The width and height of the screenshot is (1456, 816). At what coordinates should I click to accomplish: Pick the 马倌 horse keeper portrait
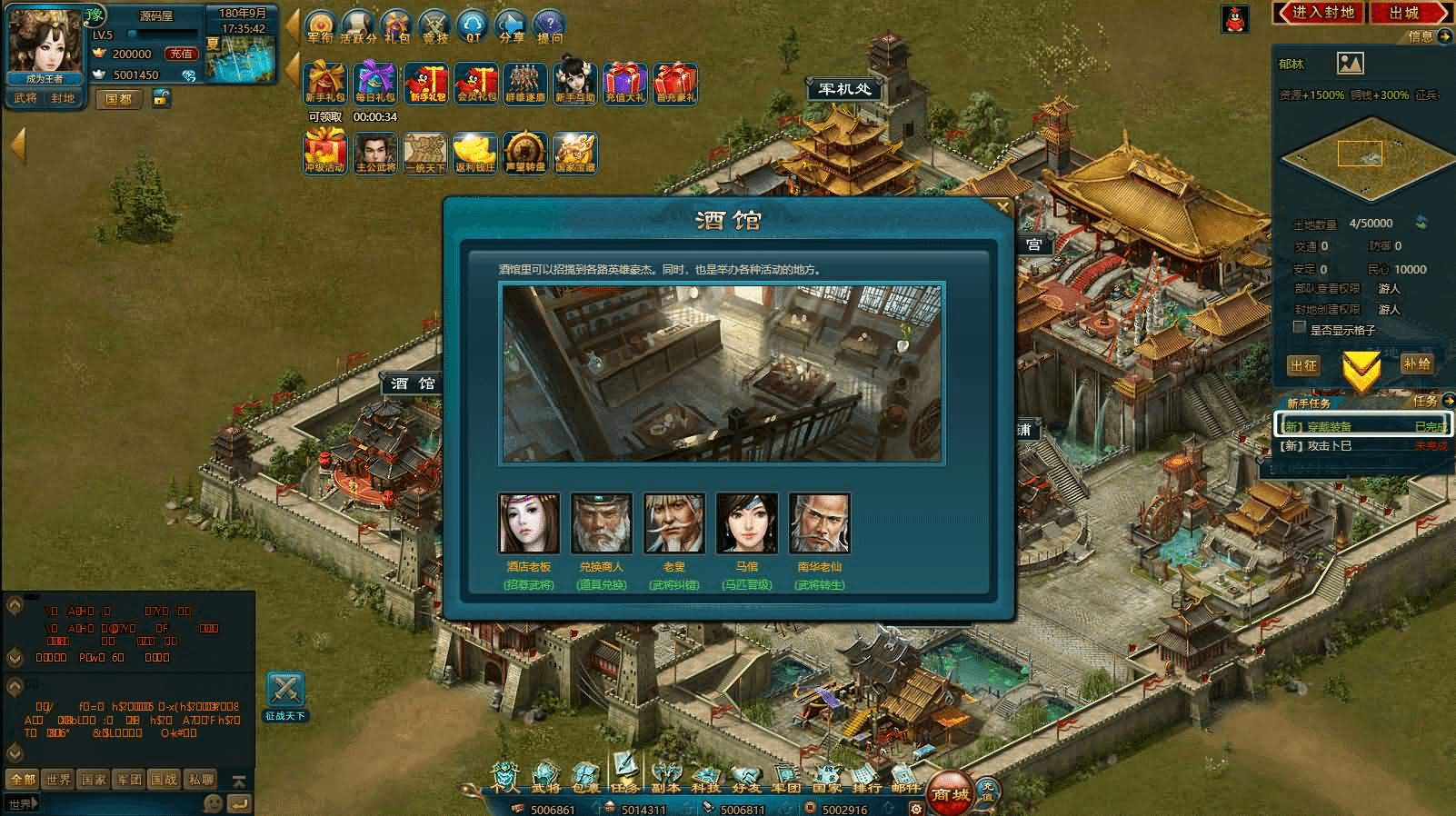point(747,523)
